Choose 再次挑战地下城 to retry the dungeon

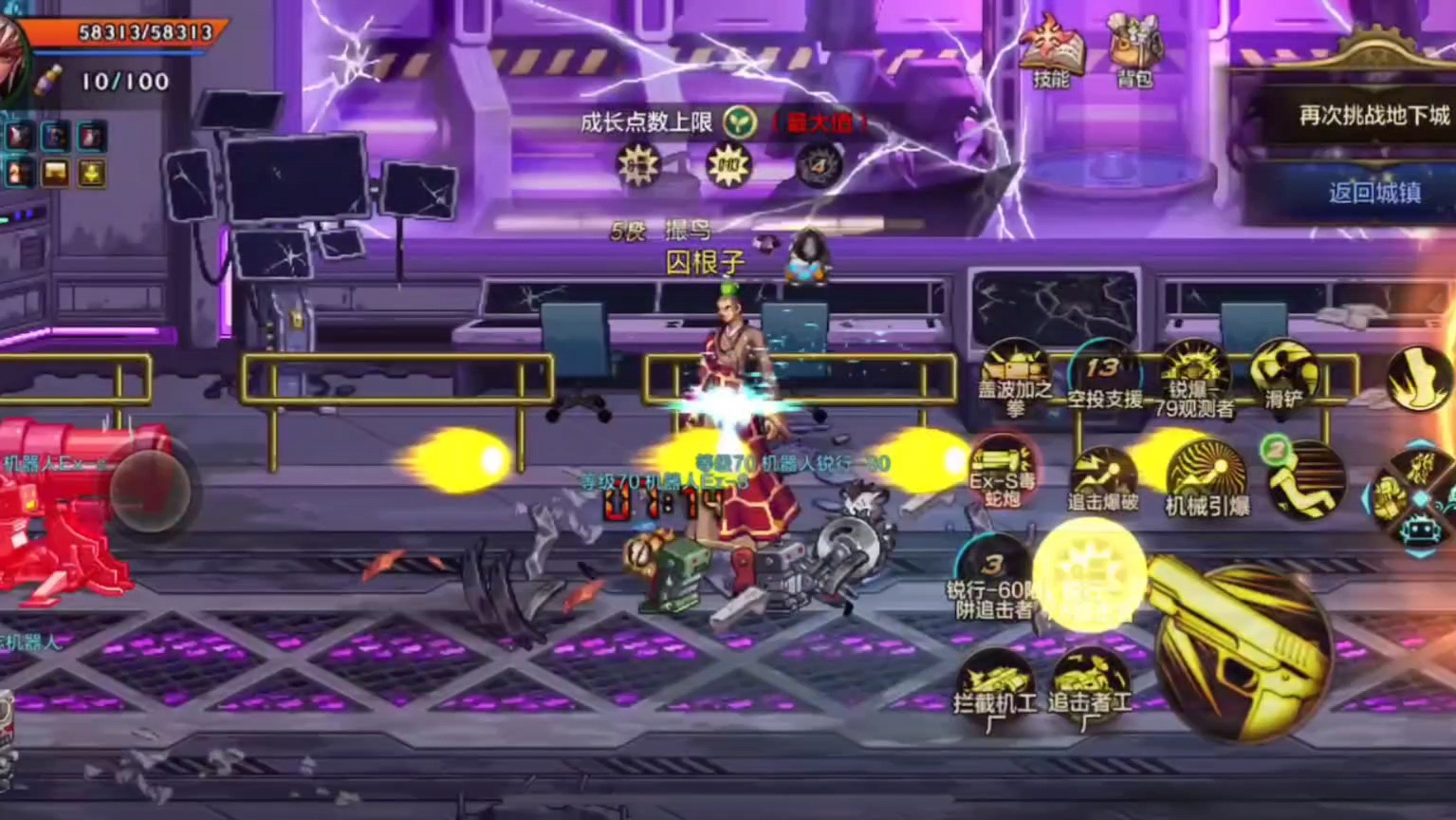(x=1373, y=116)
